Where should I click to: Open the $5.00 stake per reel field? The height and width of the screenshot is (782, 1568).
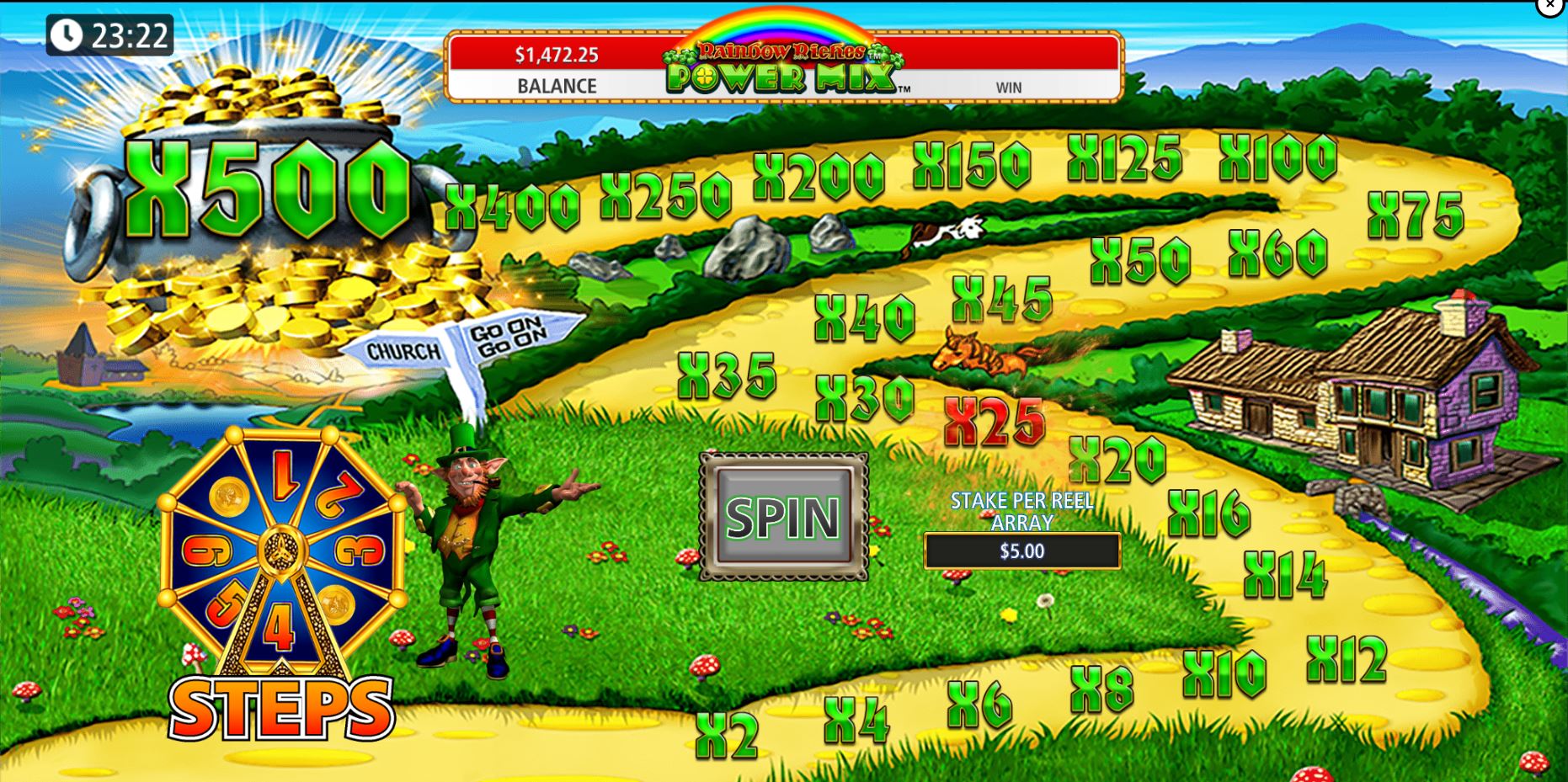click(x=1022, y=552)
